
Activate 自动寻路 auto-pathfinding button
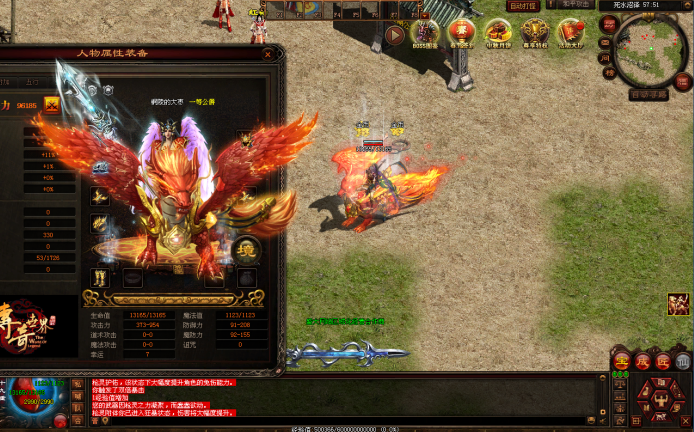click(x=649, y=95)
